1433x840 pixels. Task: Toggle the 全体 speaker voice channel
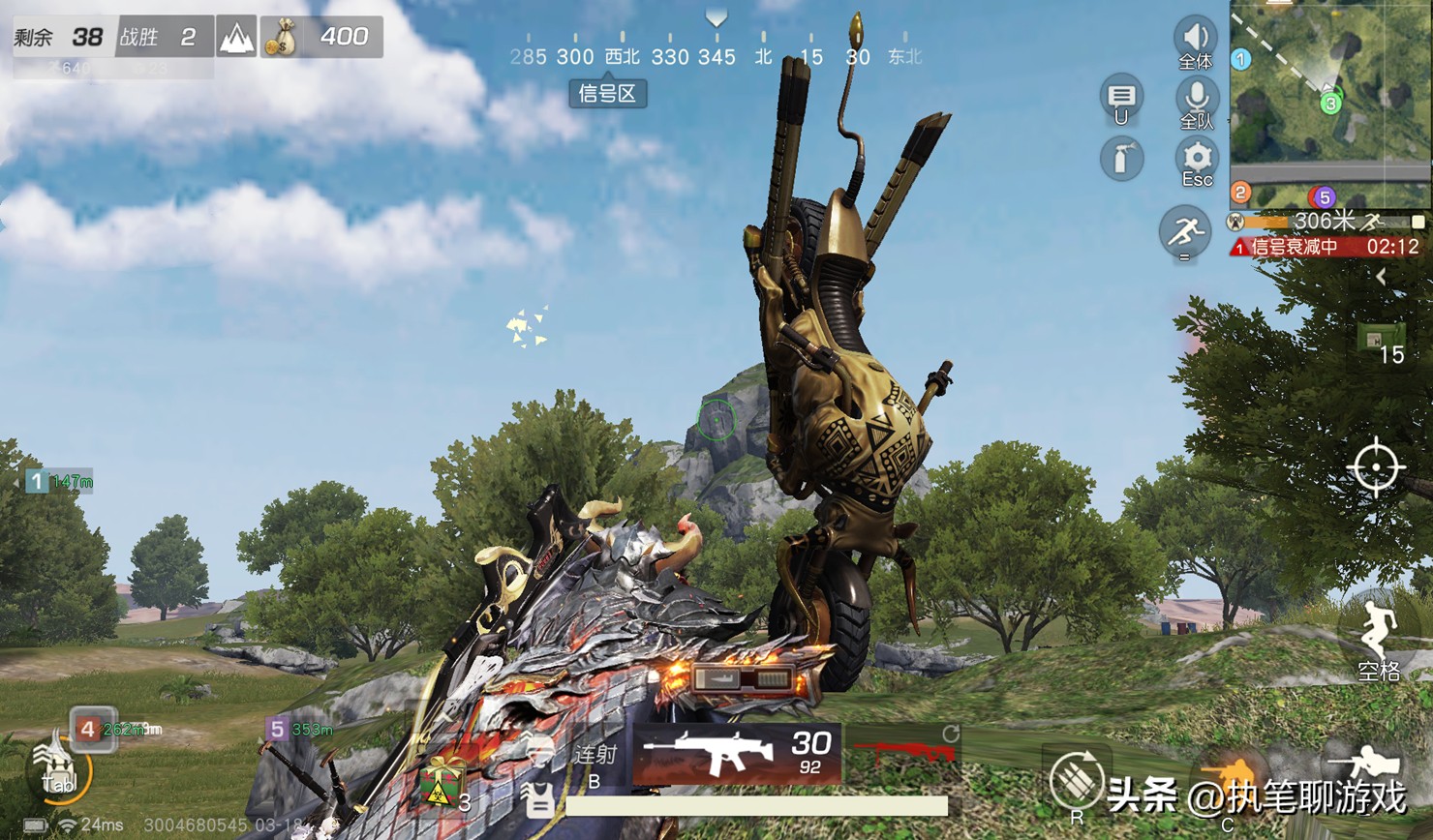[x=1196, y=39]
